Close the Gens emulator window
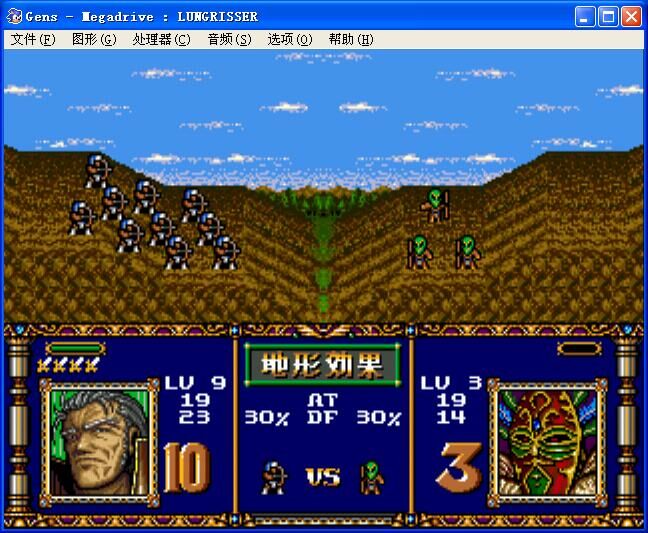The image size is (648, 533). (x=631, y=16)
